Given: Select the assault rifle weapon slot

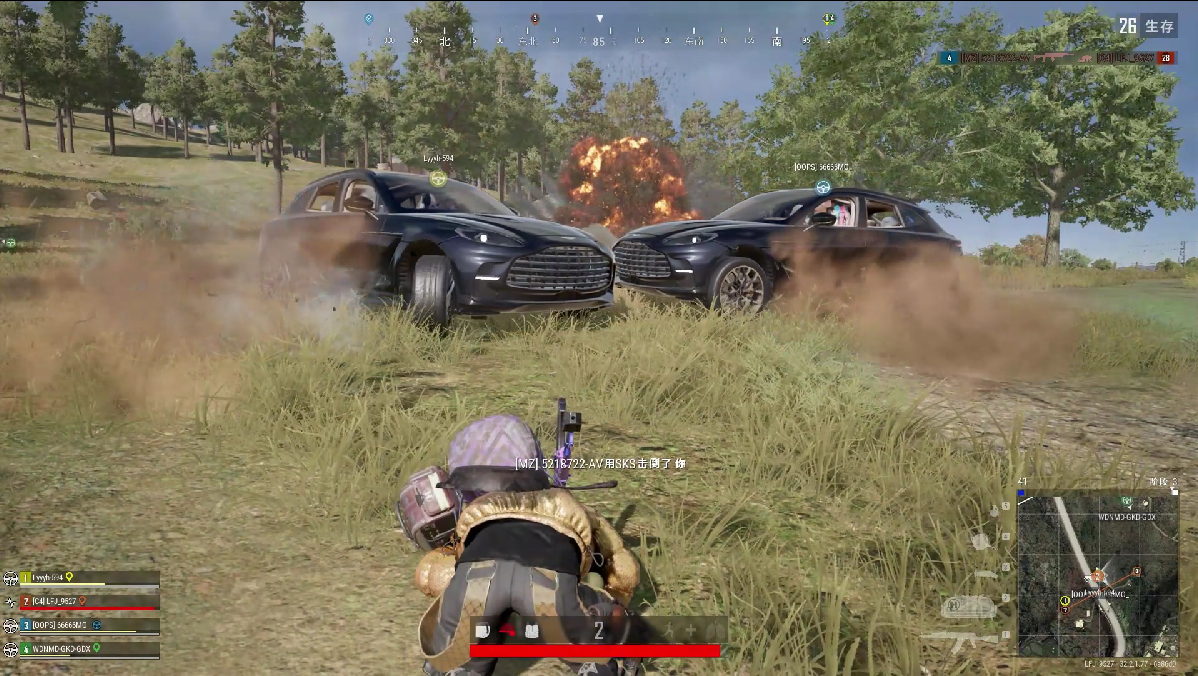Looking at the screenshot, I should (x=961, y=636).
